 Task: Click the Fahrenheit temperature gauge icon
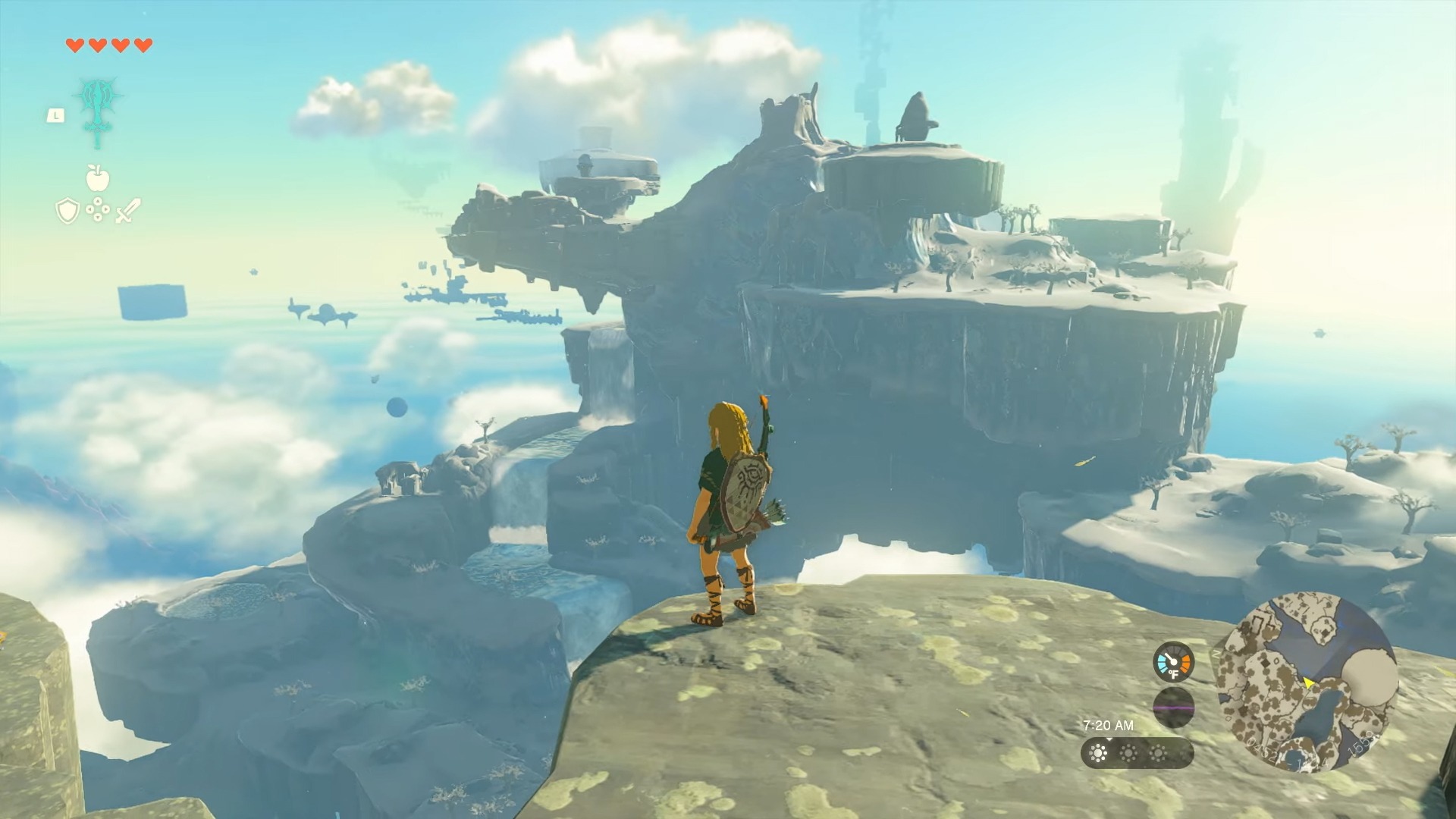point(1174,662)
